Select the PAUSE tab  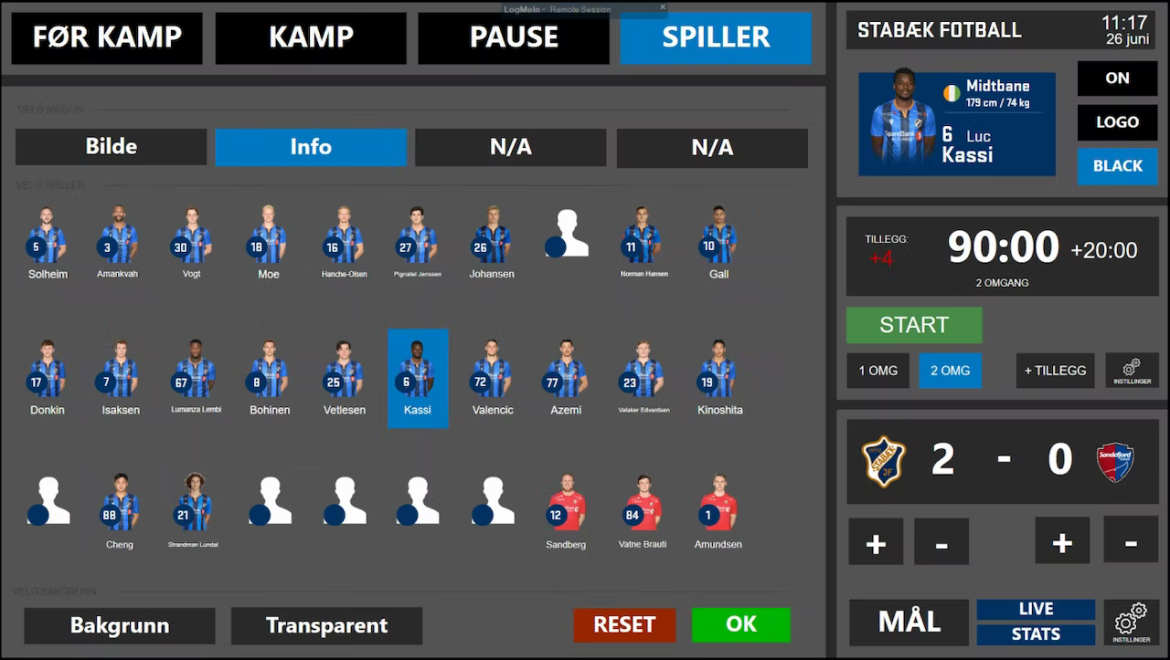(513, 38)
